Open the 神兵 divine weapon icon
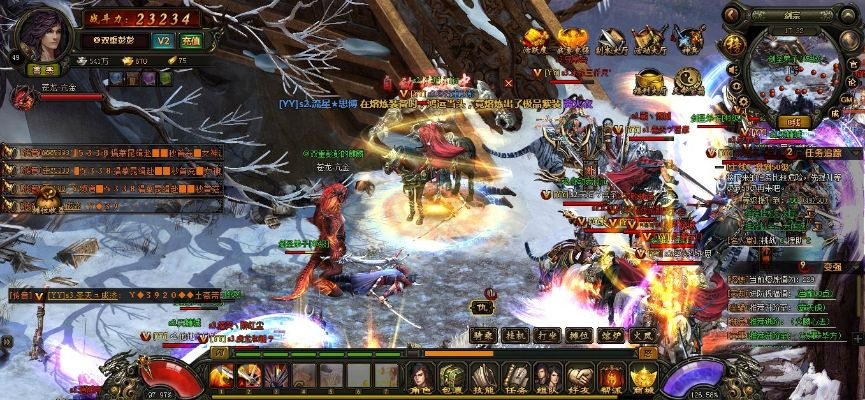The width and height of the screenshot is (865, 400). 690,42
